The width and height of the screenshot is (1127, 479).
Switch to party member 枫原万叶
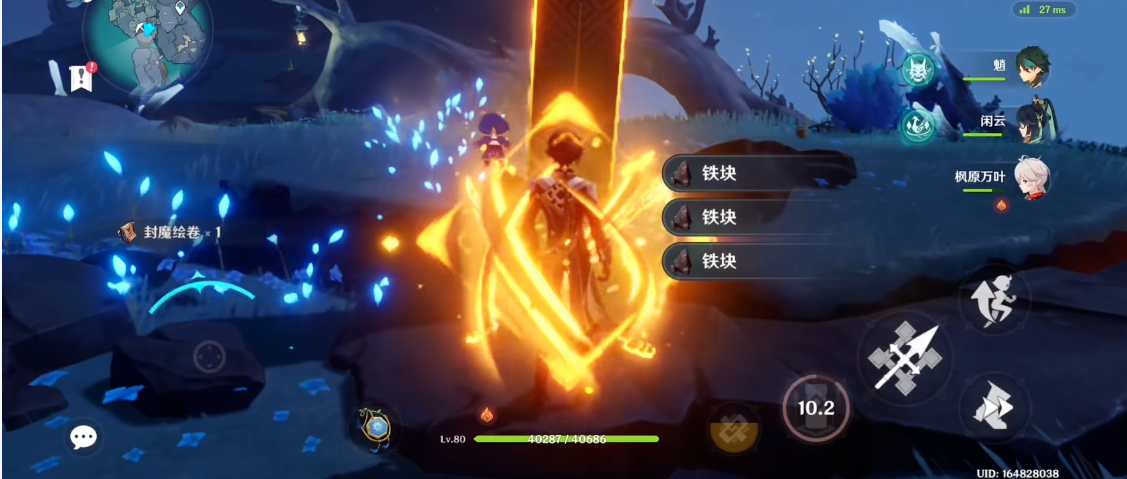tap(1031, 178)
